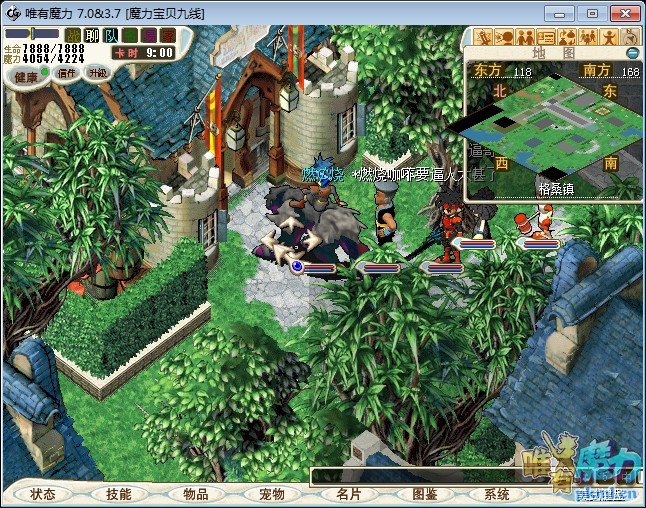Click the 升级 level-up button

pyautogui.click(x=97, y=73)
